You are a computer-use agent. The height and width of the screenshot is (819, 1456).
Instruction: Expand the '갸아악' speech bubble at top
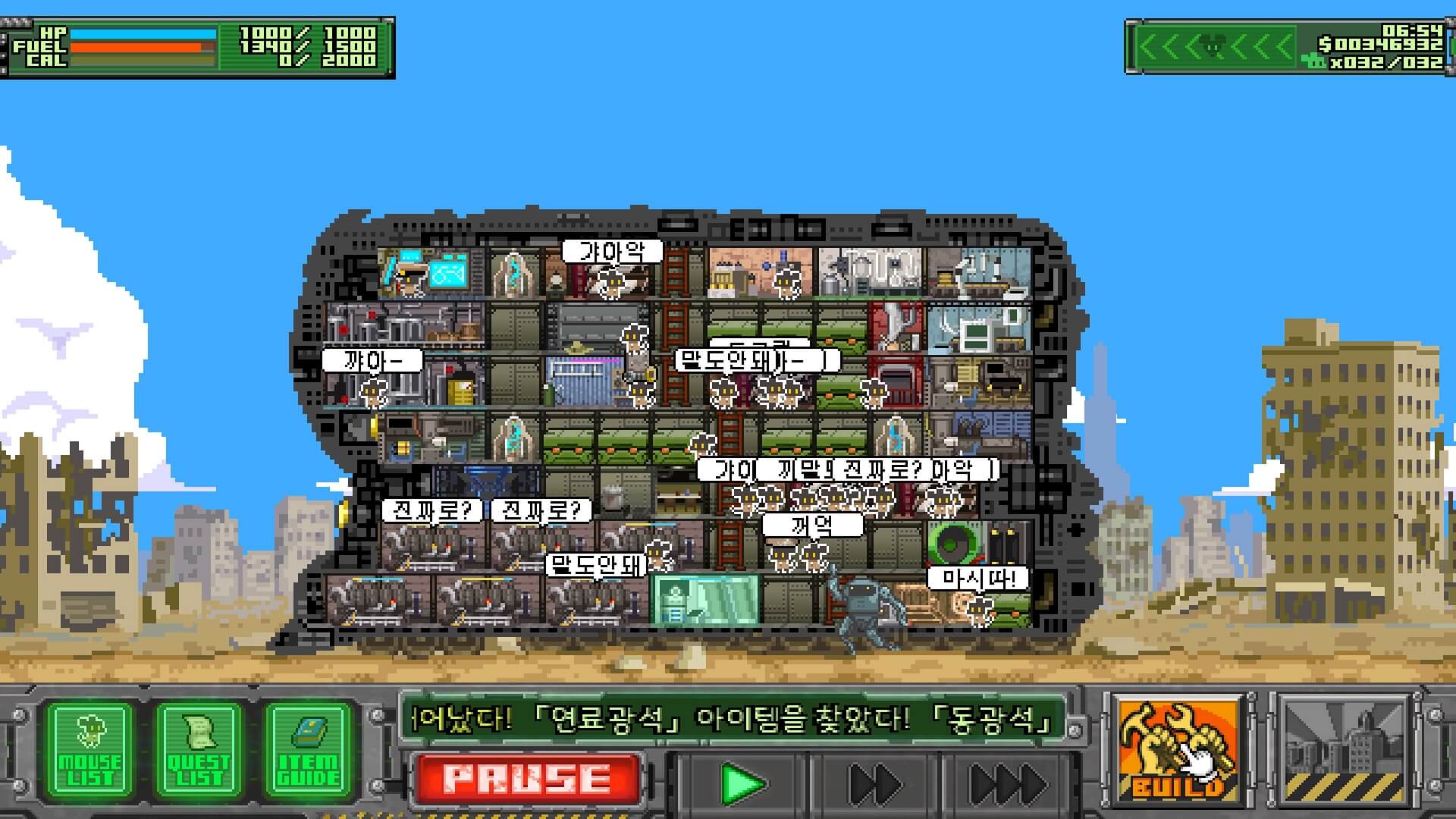click(x=611, y=250)
